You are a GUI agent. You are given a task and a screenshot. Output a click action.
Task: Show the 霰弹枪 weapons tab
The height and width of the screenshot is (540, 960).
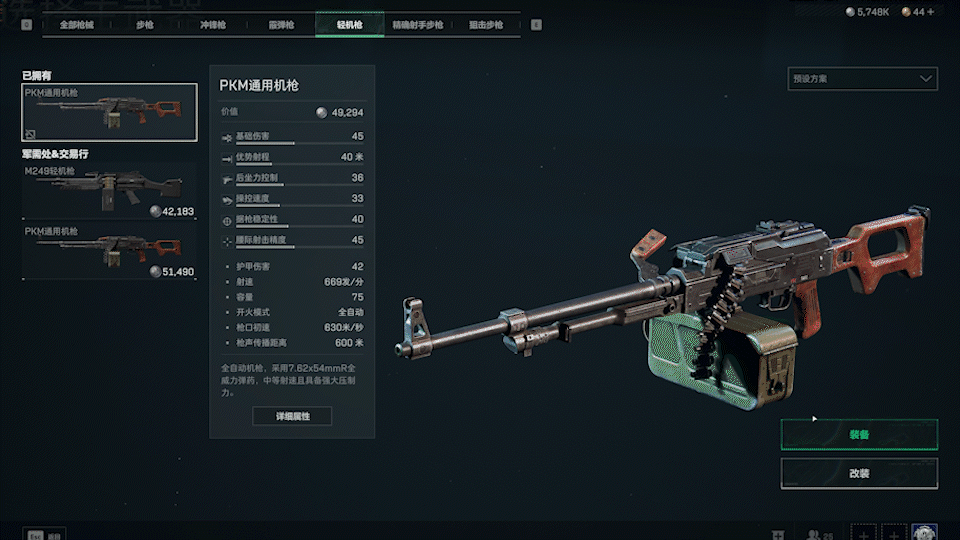coord(281,24)
